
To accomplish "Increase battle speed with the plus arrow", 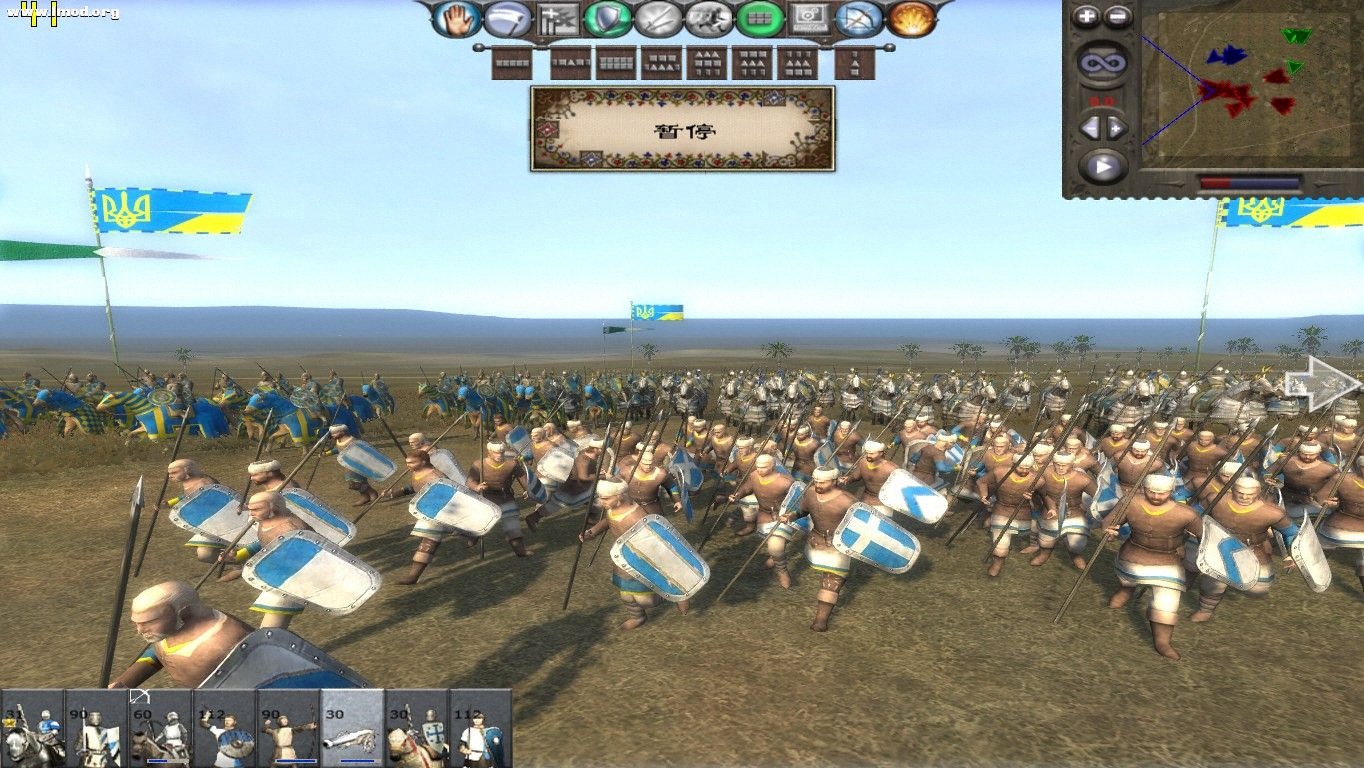I will 1116,128.
